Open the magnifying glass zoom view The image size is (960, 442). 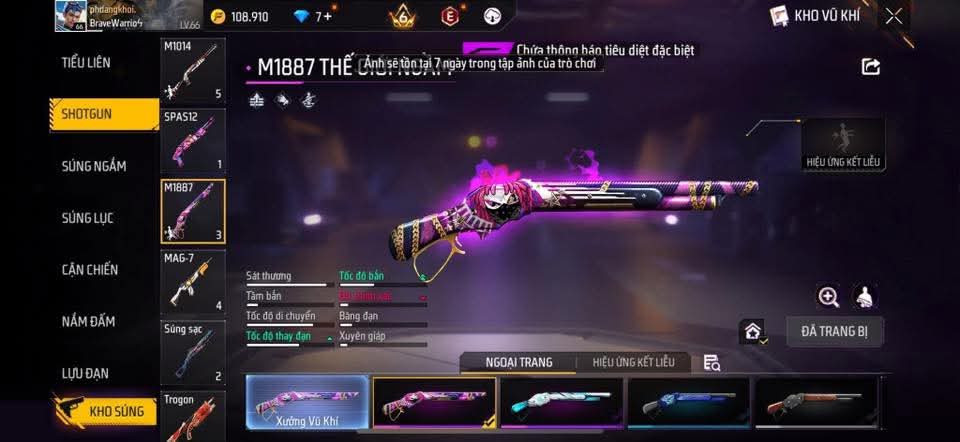(x=828, y=296)
